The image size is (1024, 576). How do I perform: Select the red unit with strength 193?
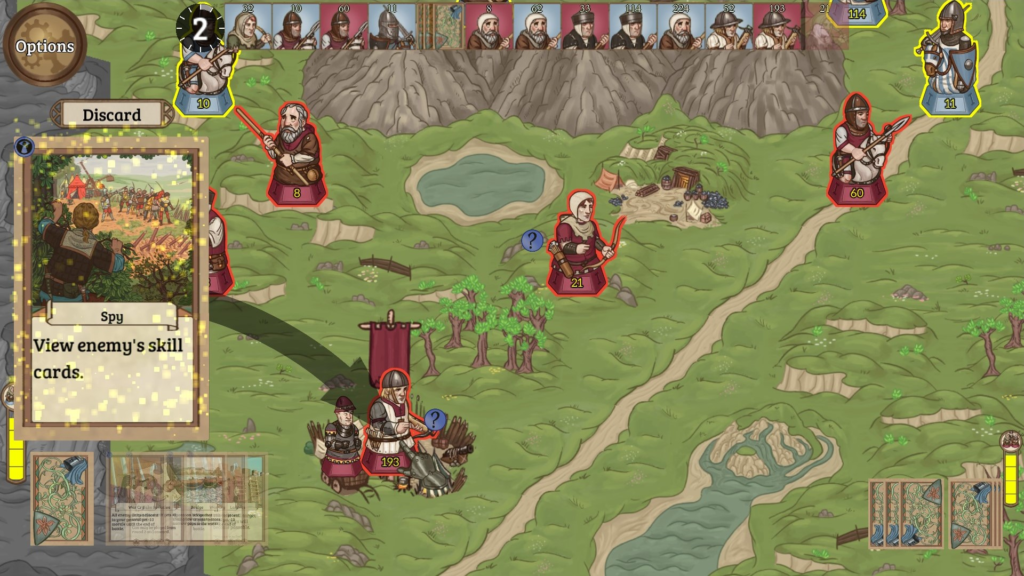click(390, 423)
